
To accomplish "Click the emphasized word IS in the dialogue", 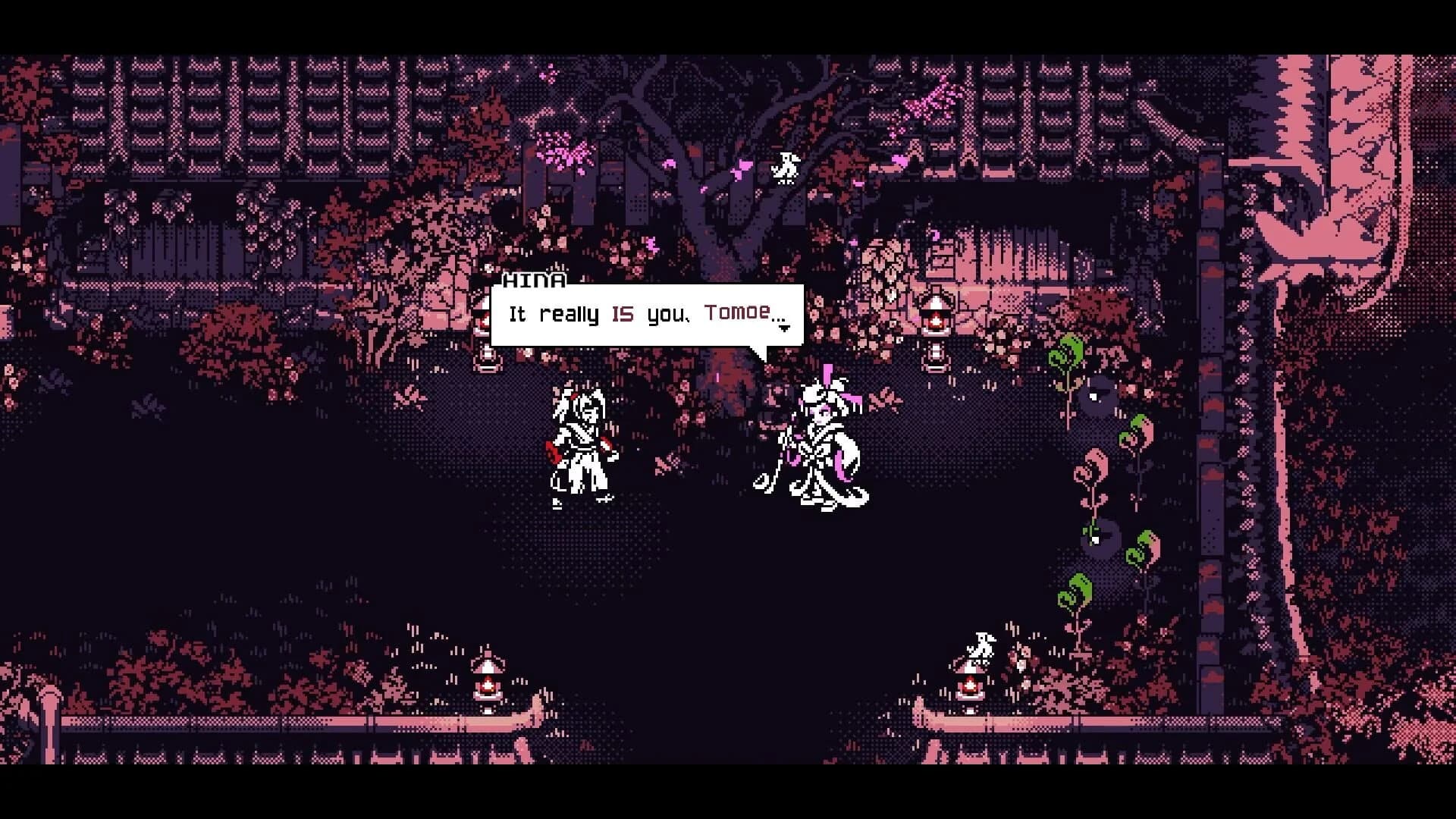I will pos(623,312).
